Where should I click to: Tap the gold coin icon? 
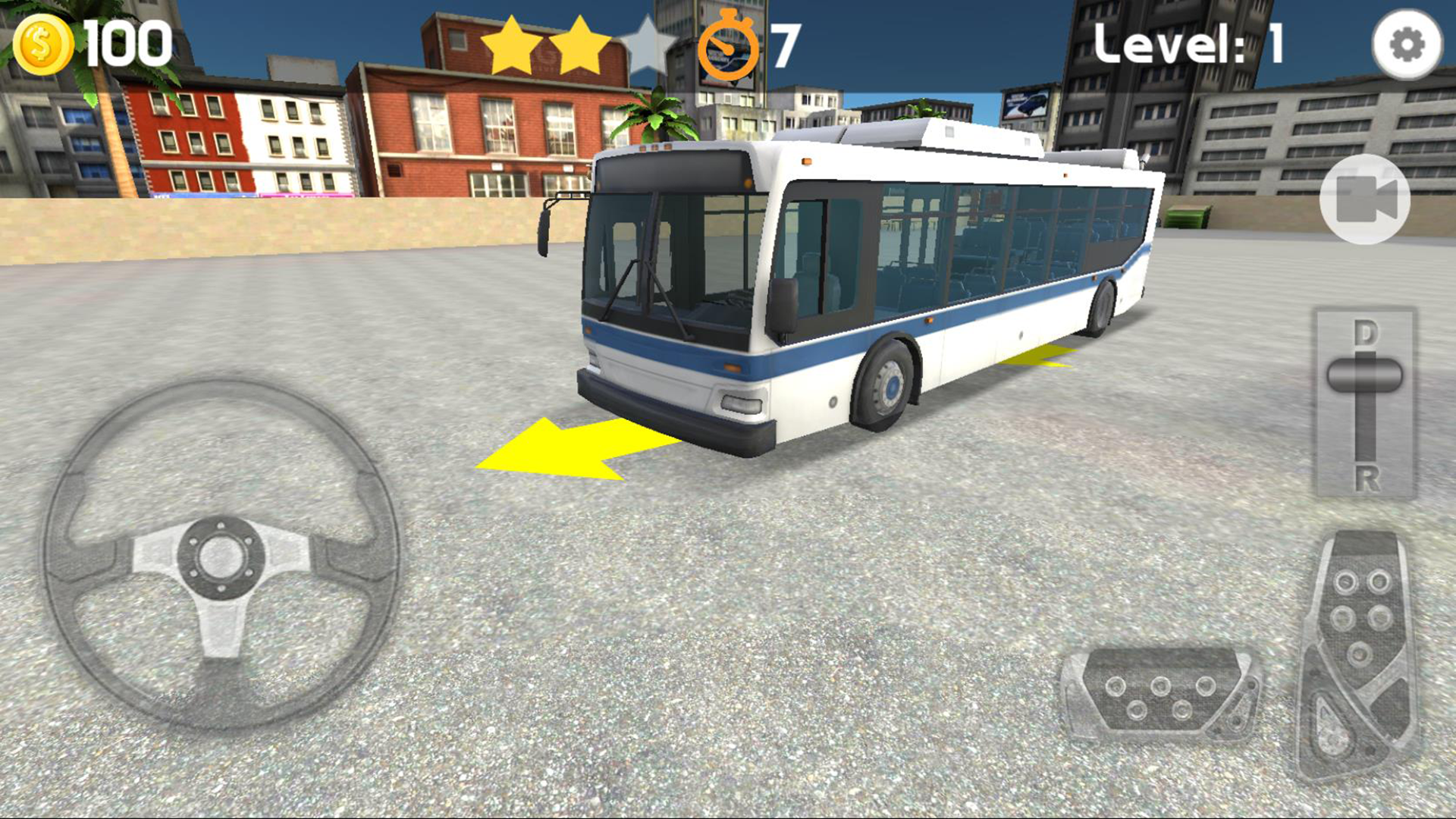[42, 43]
